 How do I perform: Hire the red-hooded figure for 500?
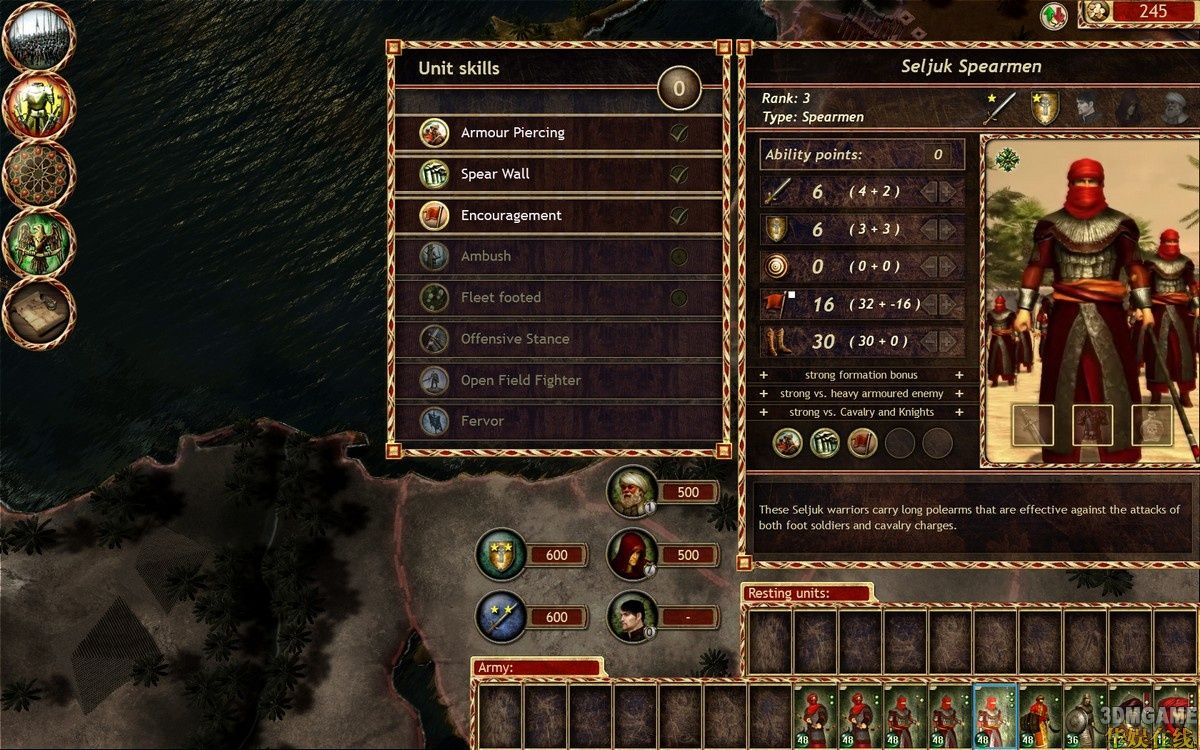633,554
